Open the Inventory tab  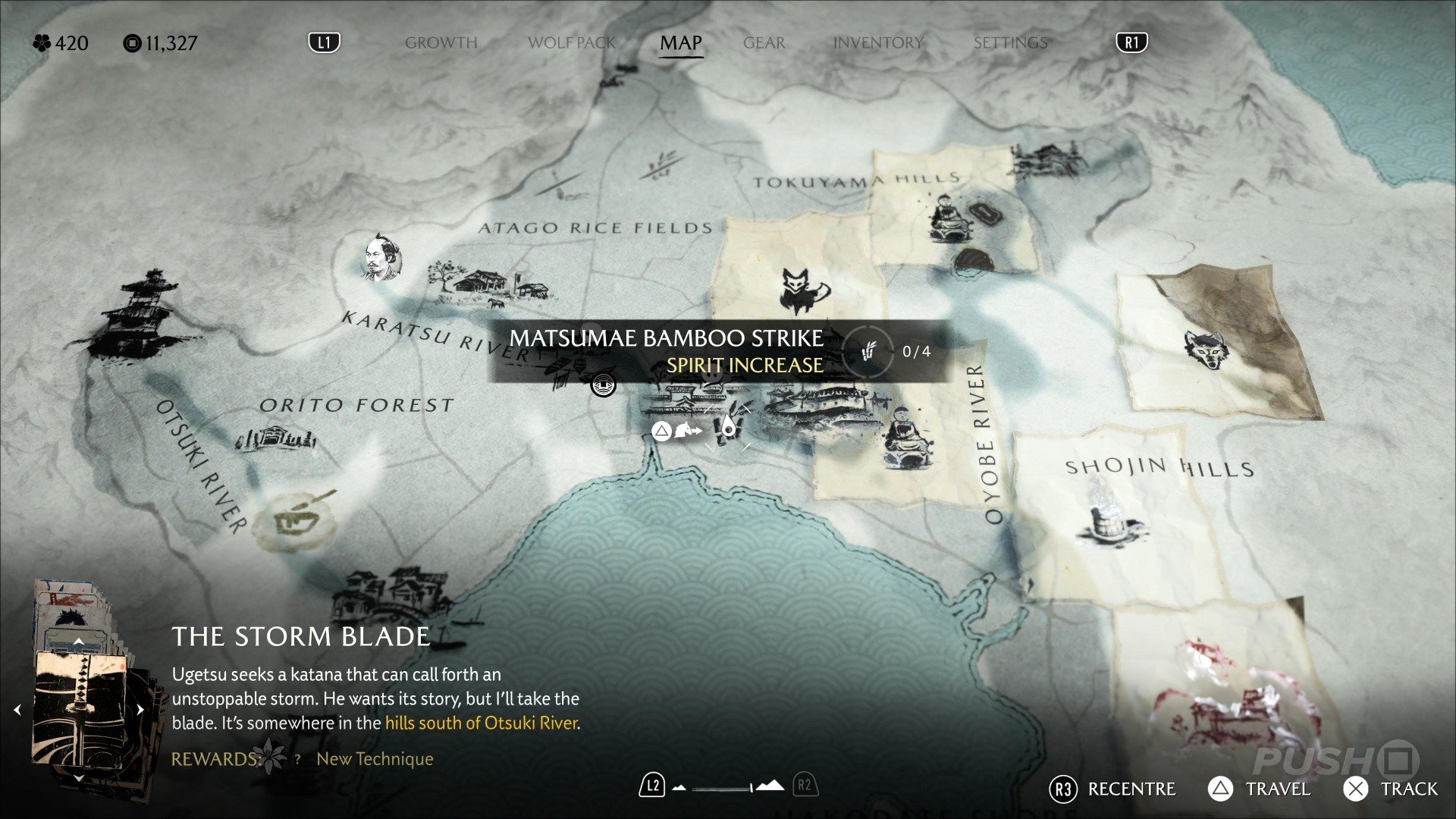click(x=877, y=42)
